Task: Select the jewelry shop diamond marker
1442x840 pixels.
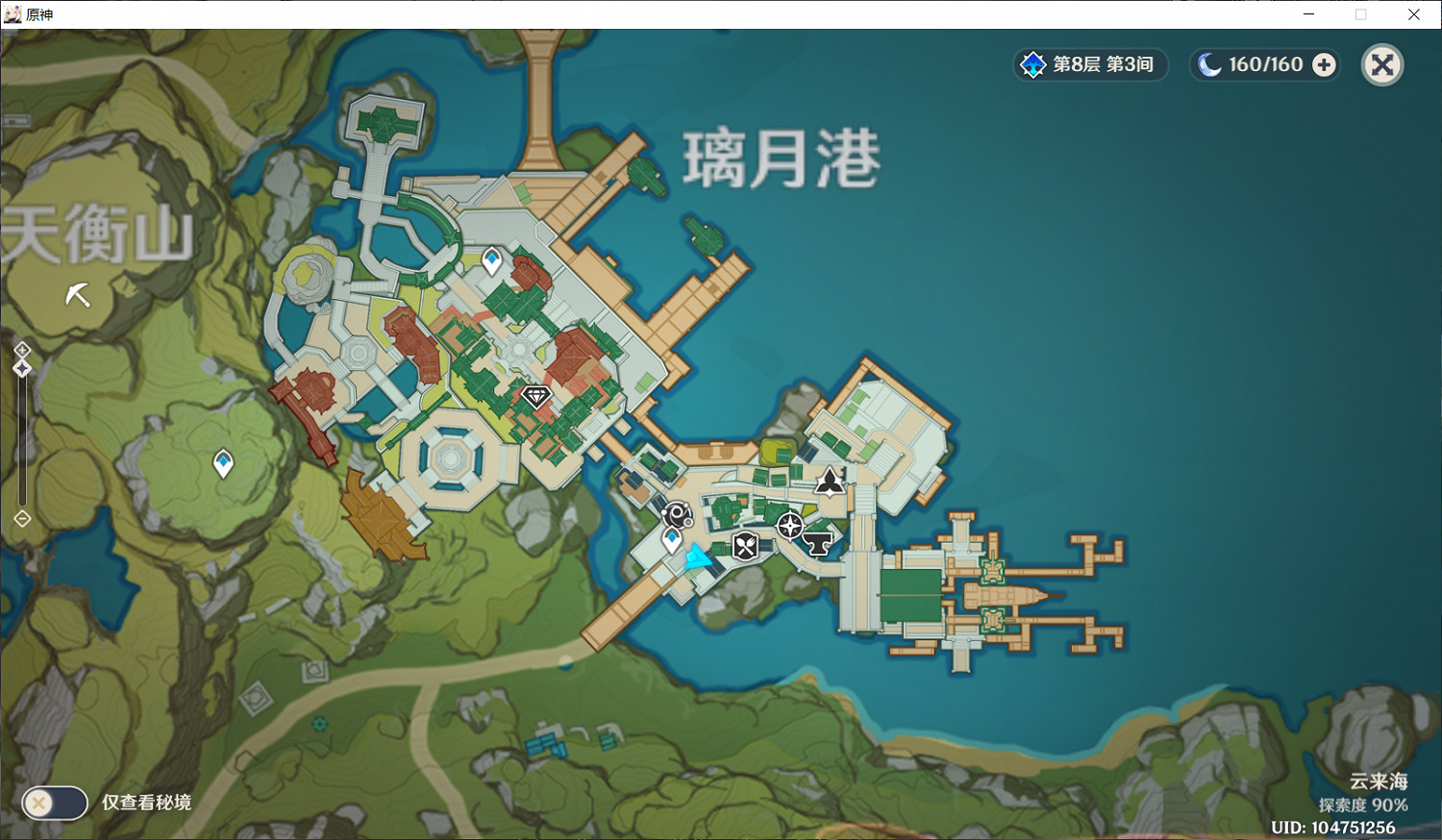Action: (535, 397)
